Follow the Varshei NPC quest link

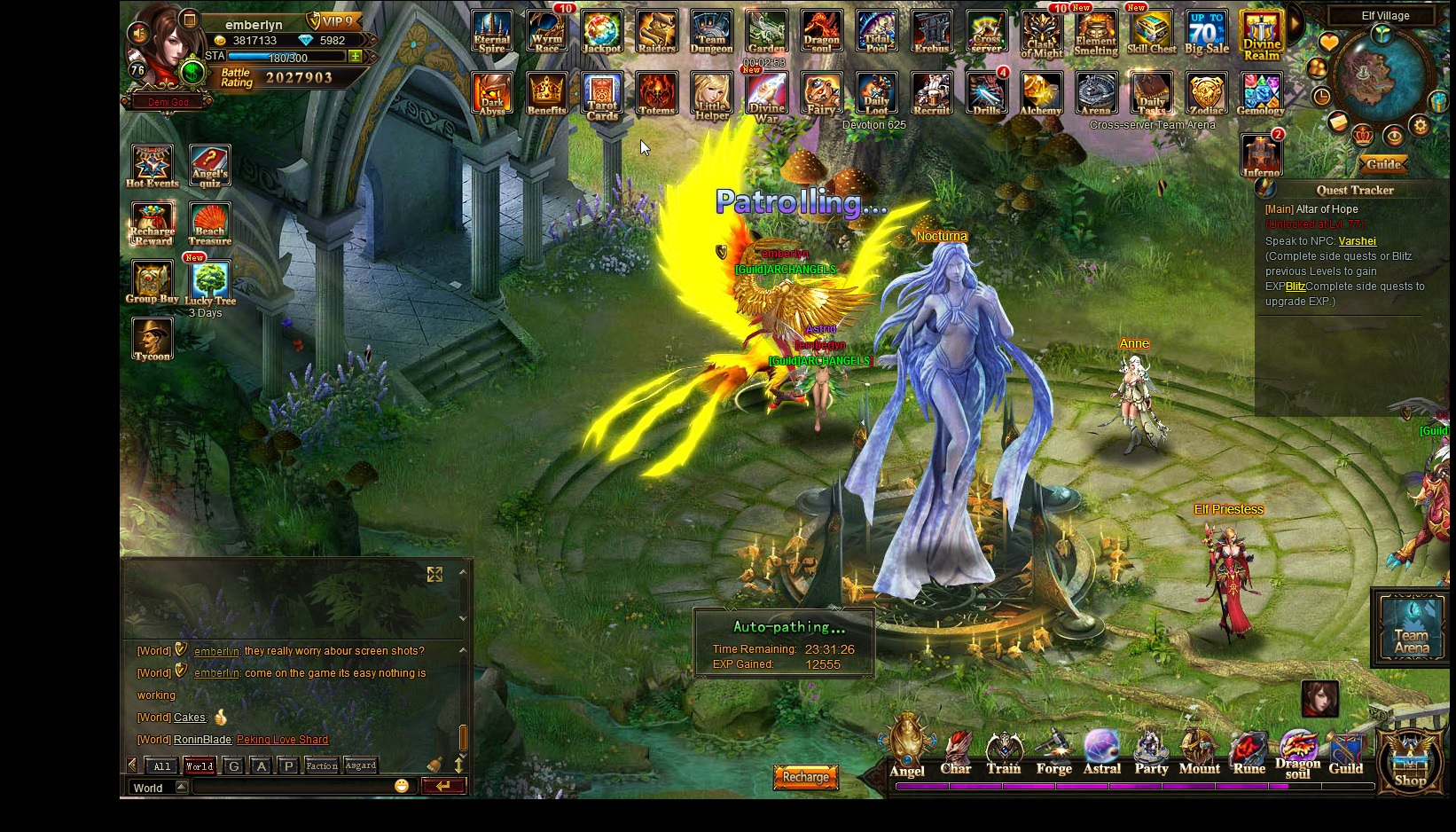(x=1357, y=241)
